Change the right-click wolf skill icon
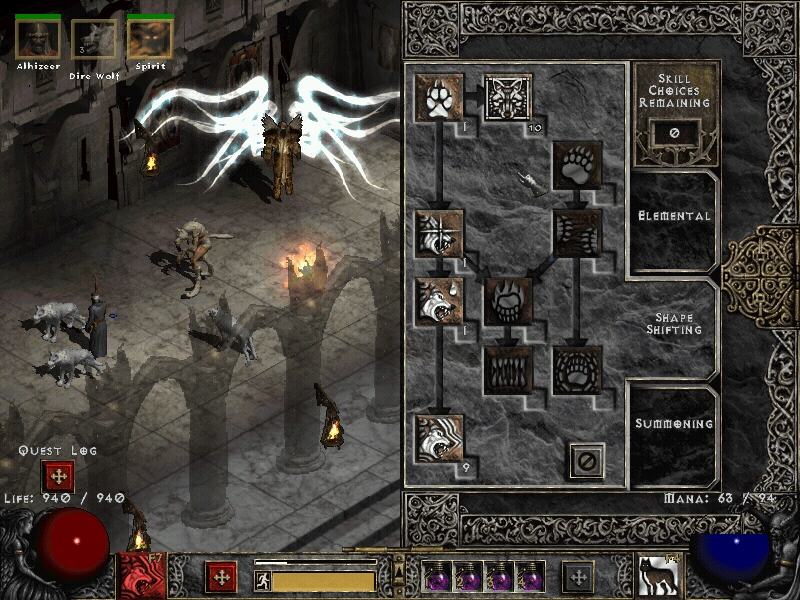Screen dimensions: 800x600 pos(658,576)
